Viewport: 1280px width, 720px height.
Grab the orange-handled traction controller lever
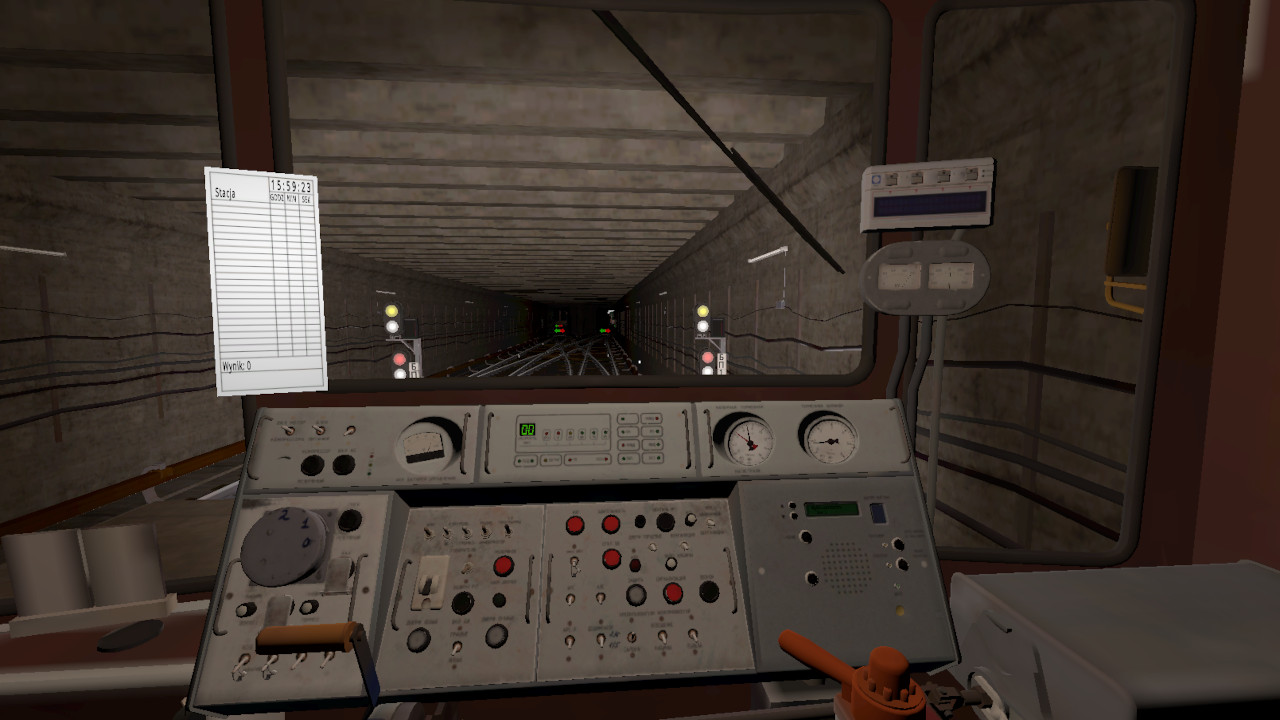[x=308, y=637]
